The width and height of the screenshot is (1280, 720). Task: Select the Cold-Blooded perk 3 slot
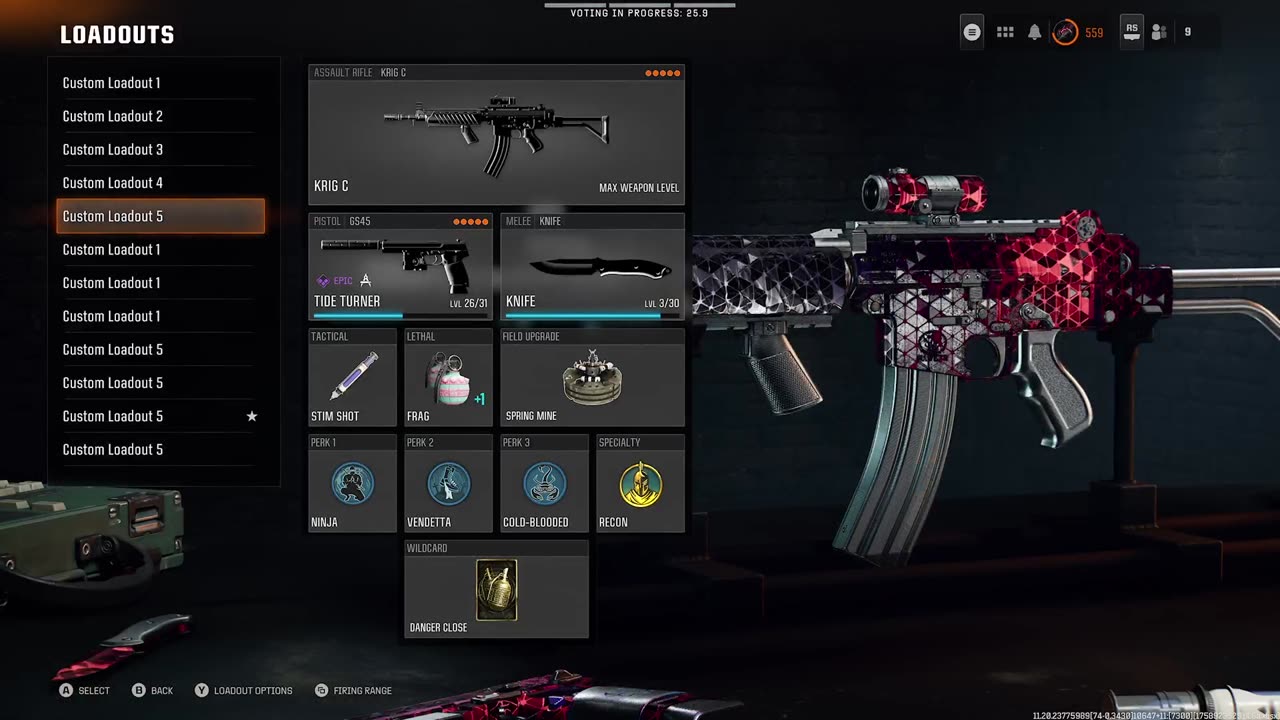[x=544, y=484]
